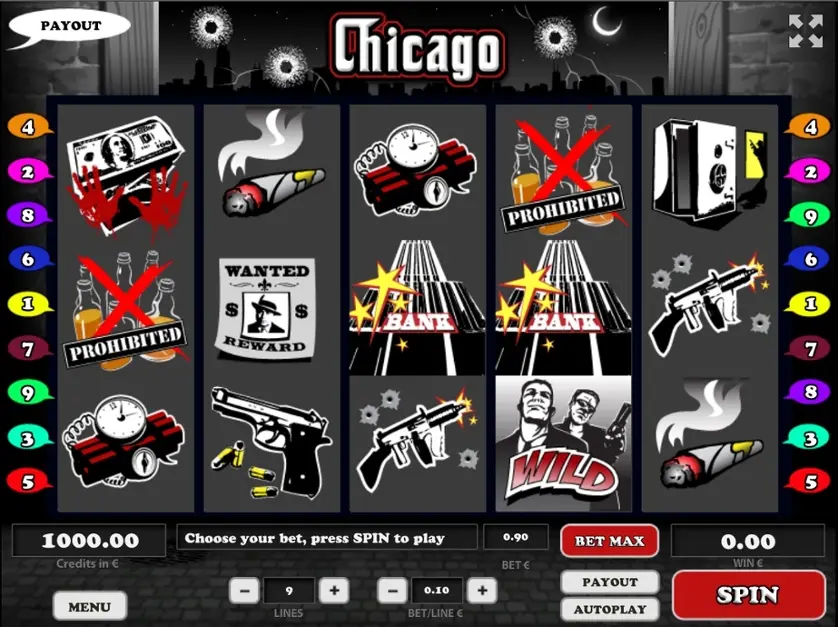
Task: Raise the BET/LINE amount
Action: 482,591
